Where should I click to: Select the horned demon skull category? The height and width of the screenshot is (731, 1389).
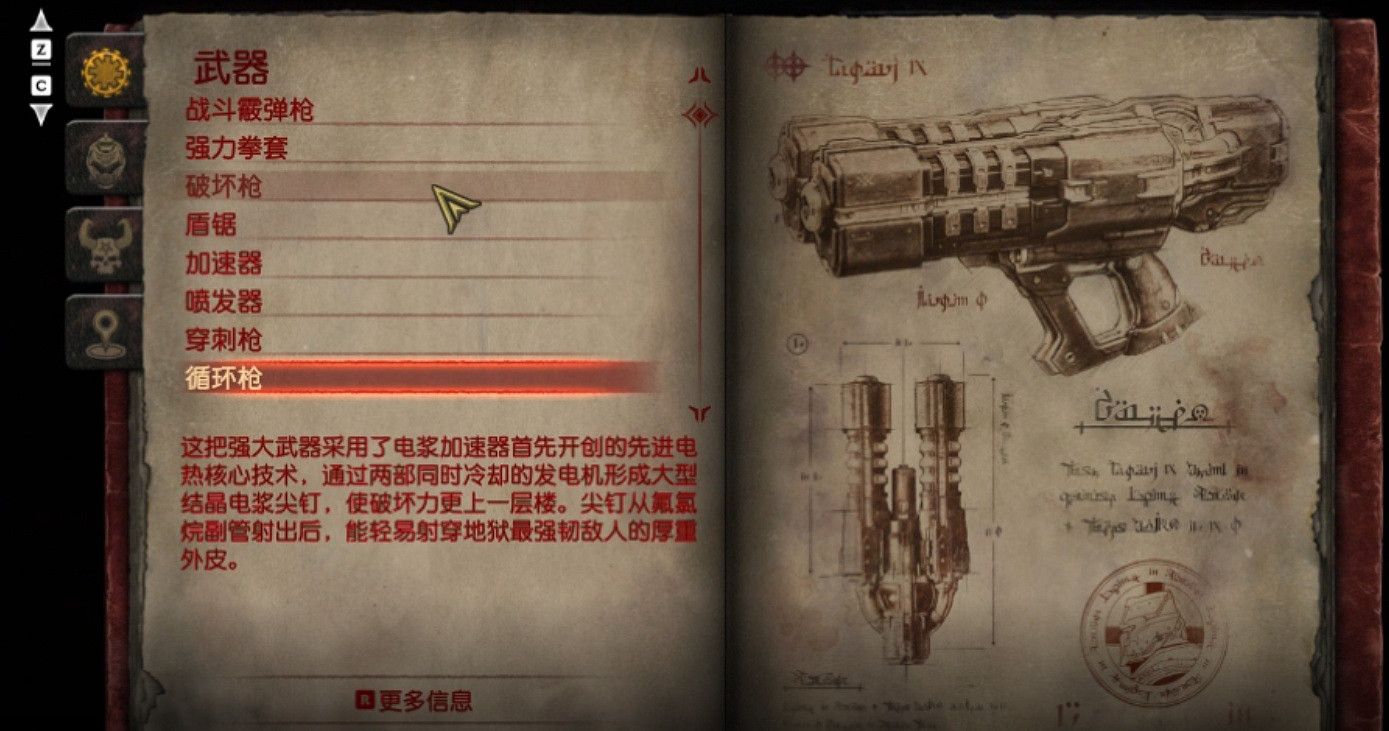(103, 243)
